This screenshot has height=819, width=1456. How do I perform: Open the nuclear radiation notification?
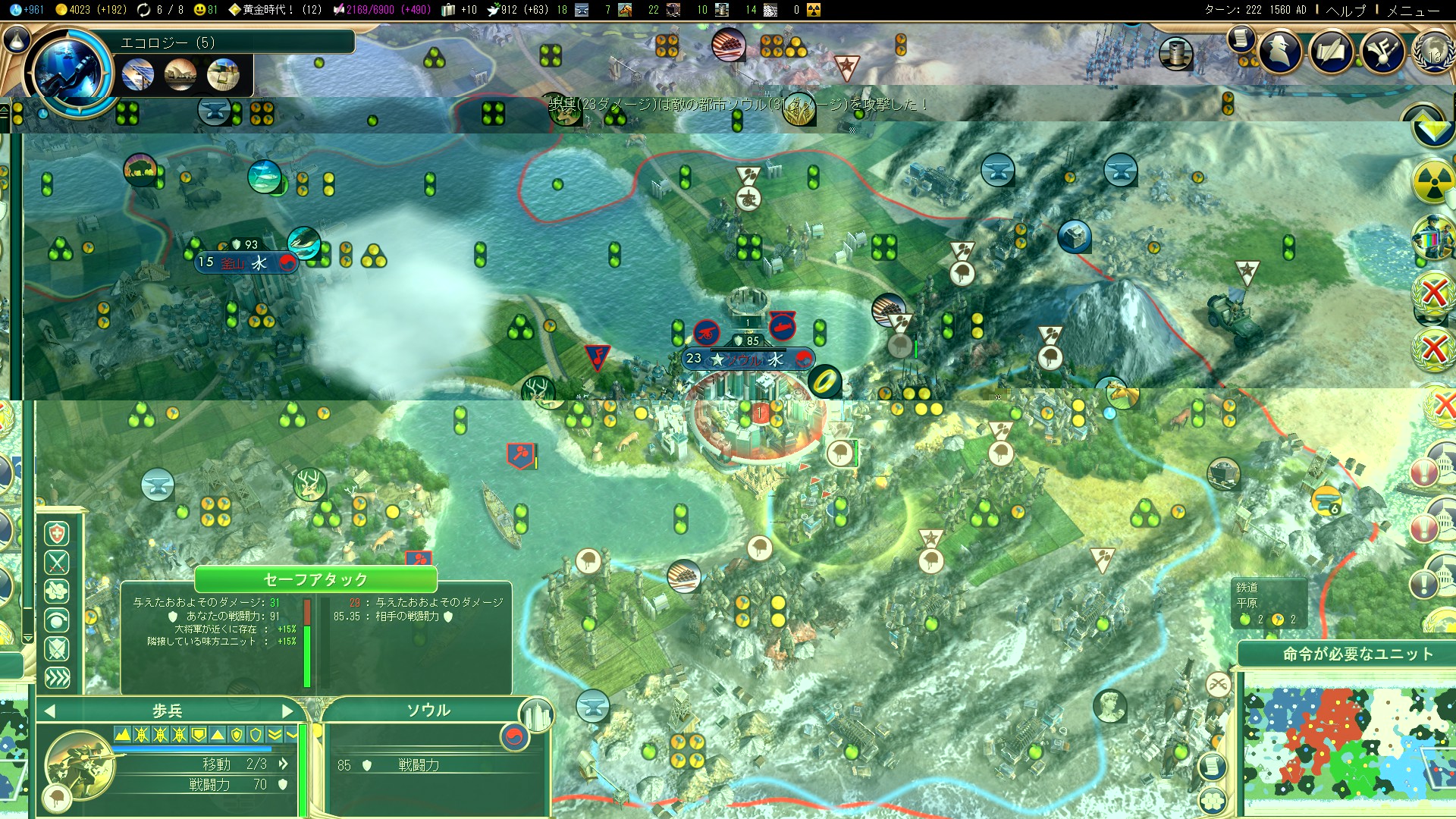[1432, 182]
